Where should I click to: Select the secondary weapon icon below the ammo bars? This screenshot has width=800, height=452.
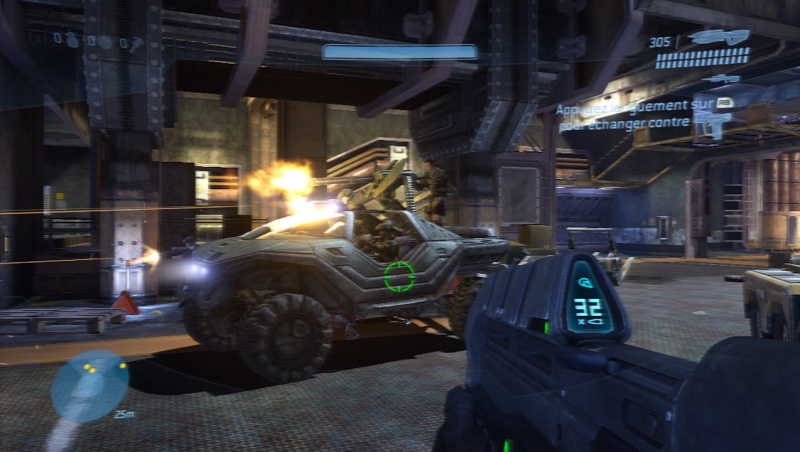(x=720, y=78)
